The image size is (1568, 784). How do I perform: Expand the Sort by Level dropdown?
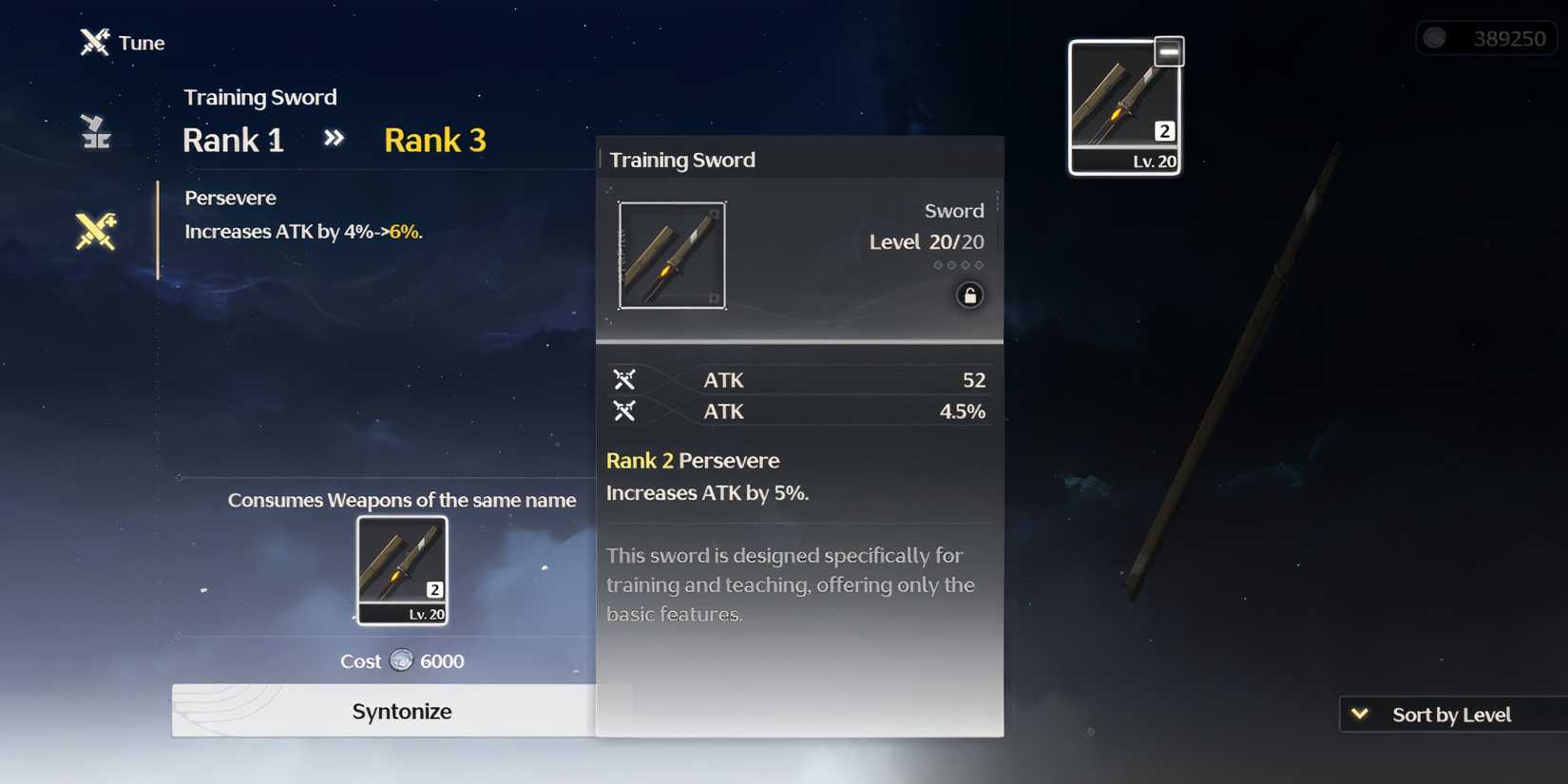(1449, 714)
